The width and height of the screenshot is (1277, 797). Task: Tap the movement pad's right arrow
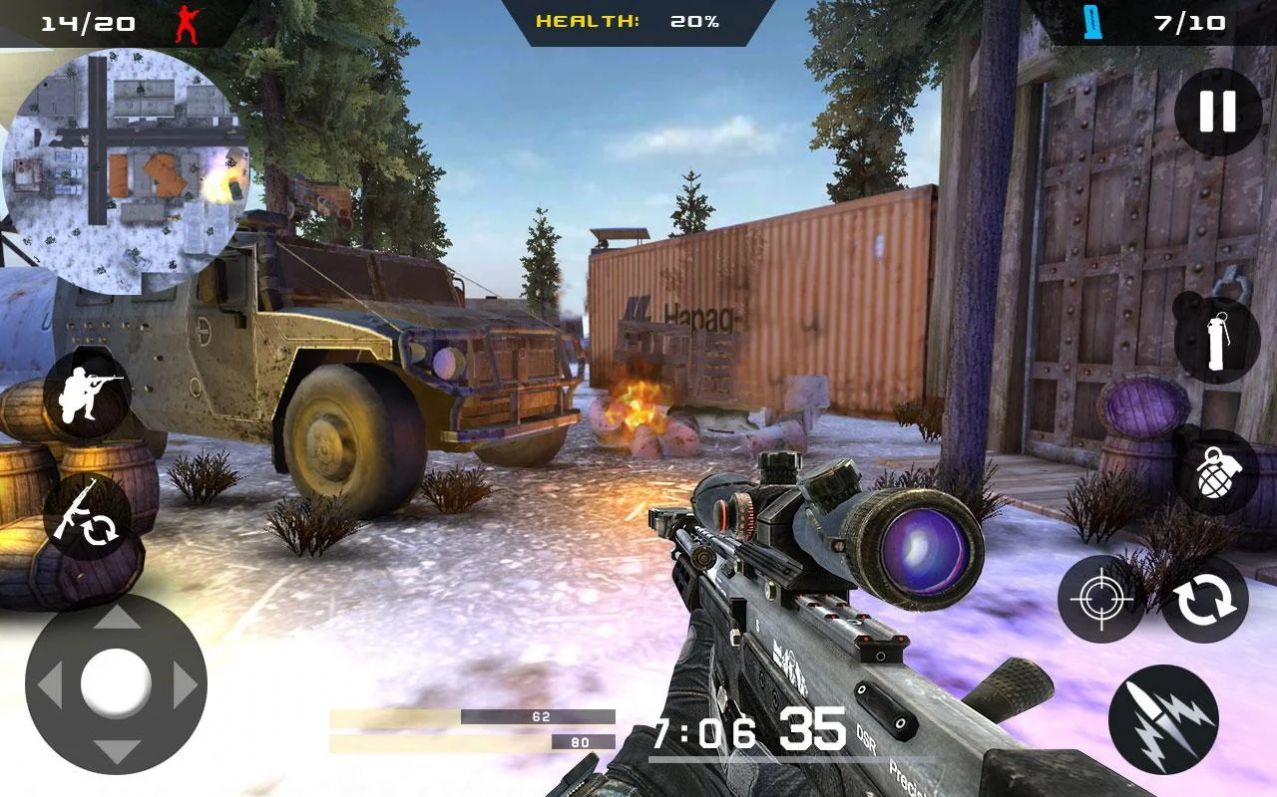[x=184, y=685]
